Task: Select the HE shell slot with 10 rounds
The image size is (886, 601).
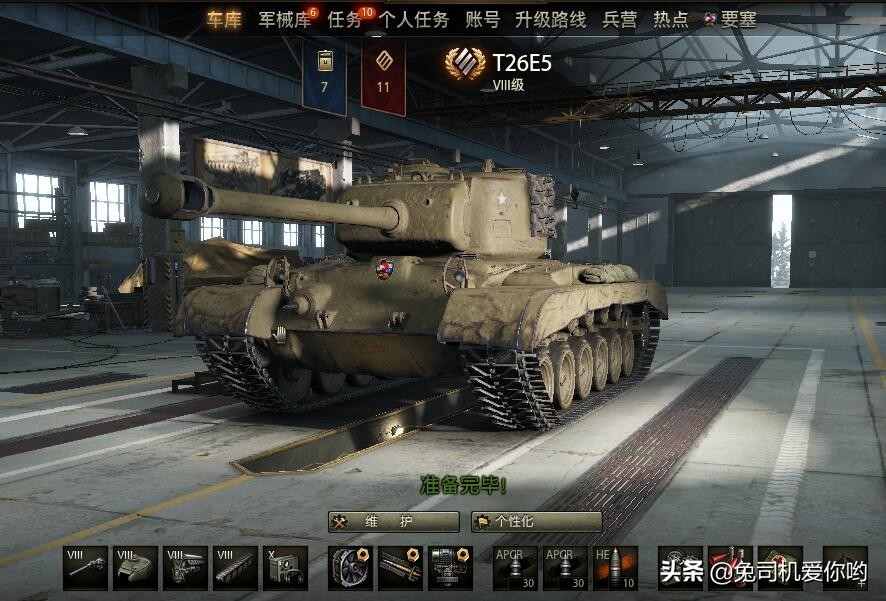Action: coord(615,568)
